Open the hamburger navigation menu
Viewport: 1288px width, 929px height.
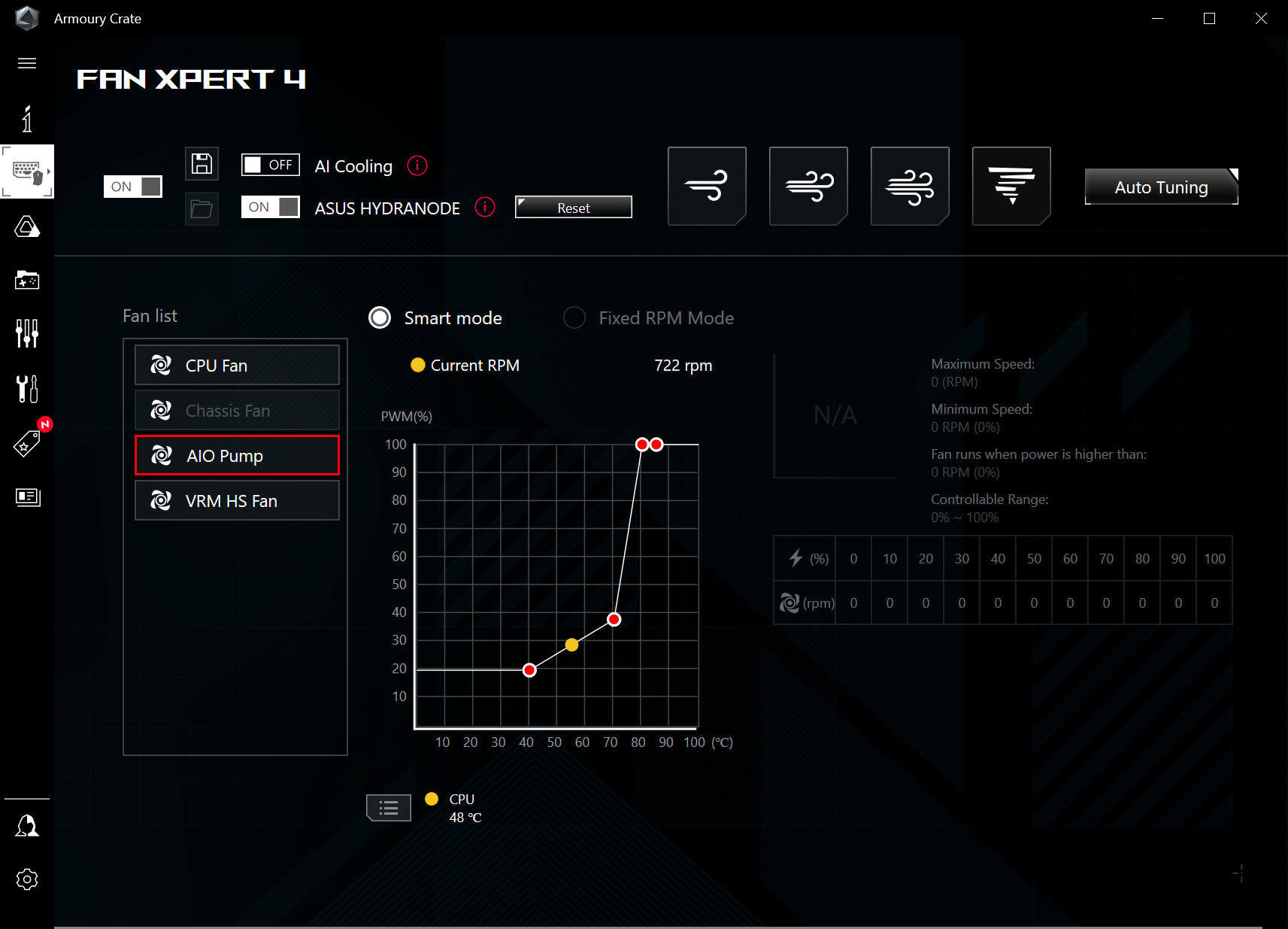(27, 63)
